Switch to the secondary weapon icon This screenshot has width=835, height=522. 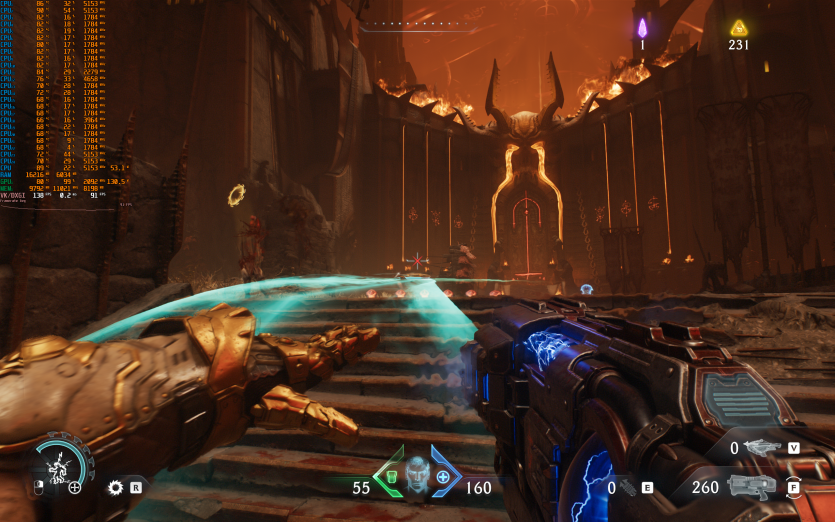762,448
